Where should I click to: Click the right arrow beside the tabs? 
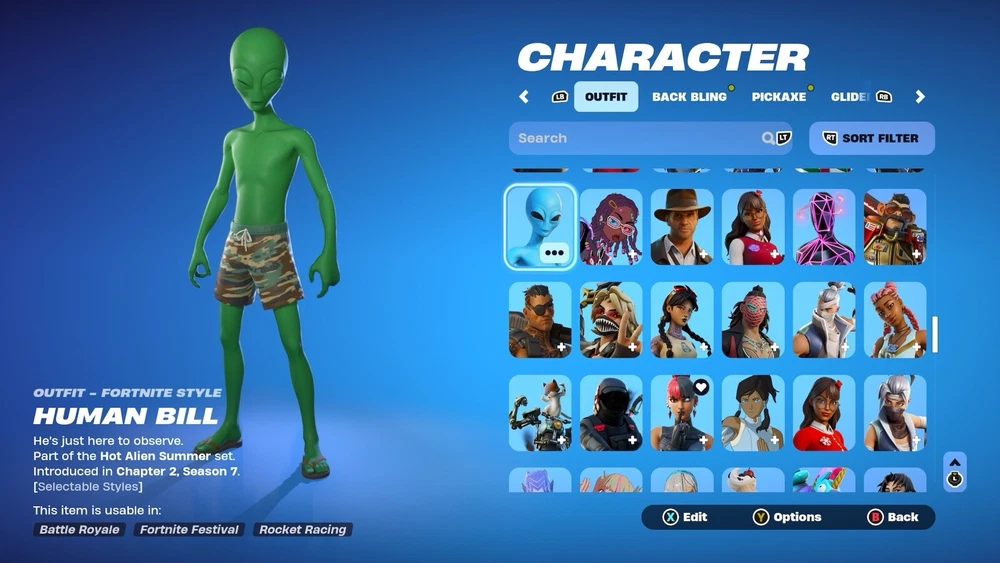coord(920,97)
